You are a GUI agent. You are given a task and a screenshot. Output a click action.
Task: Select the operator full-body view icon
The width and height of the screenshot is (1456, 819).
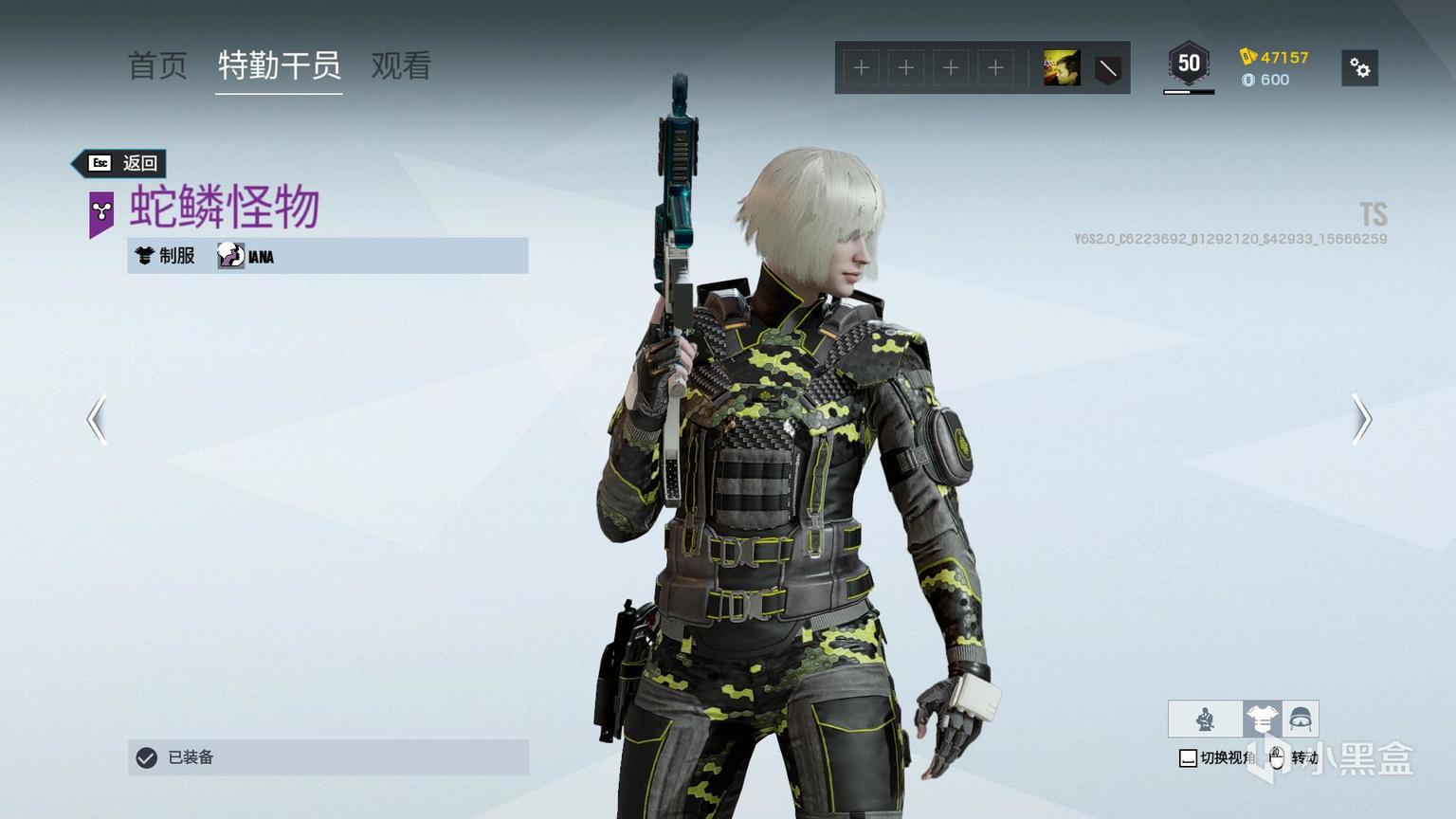pos(1206,719)
